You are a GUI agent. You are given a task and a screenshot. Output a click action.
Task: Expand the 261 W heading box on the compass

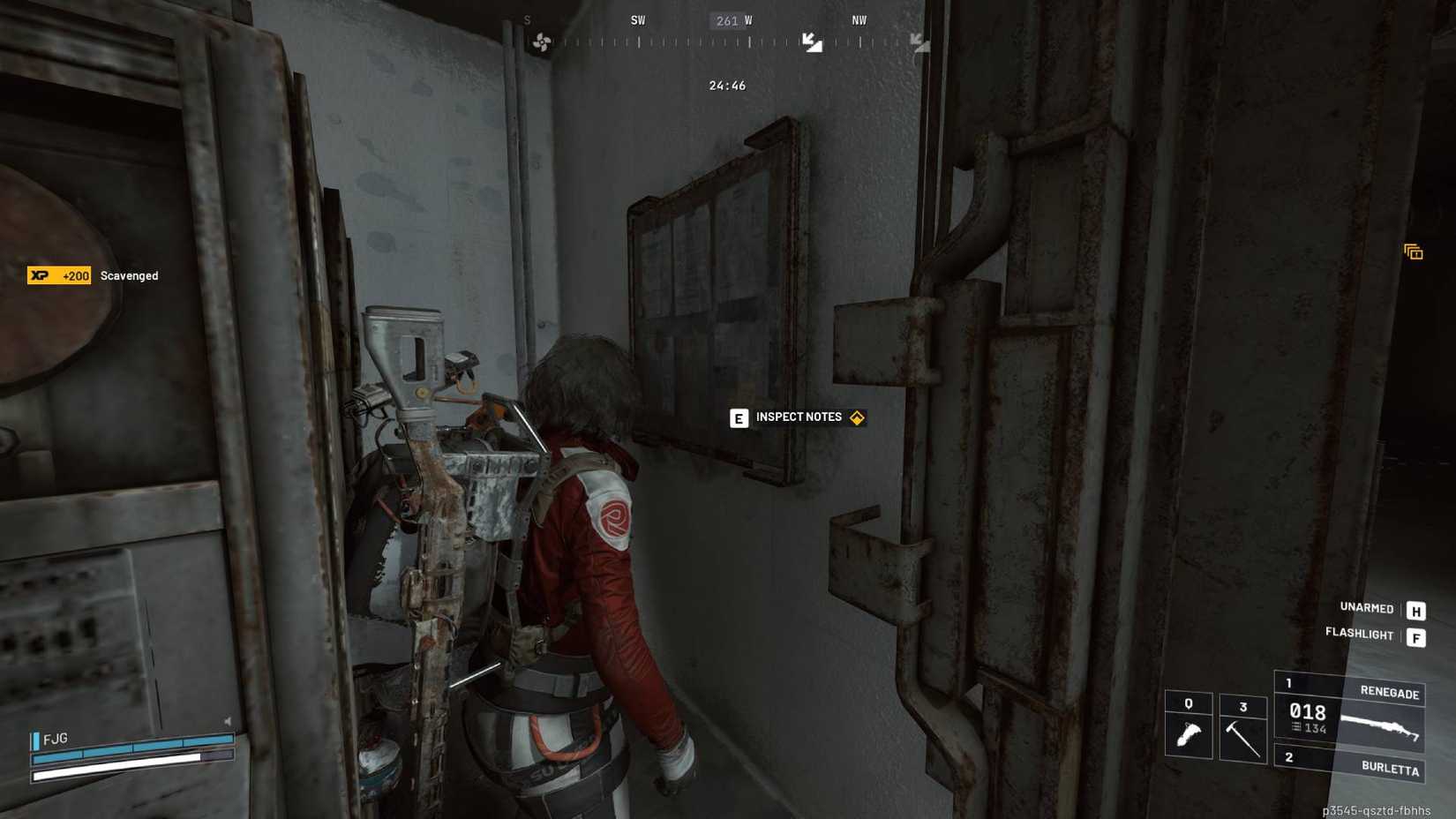[x=730, y=20]
